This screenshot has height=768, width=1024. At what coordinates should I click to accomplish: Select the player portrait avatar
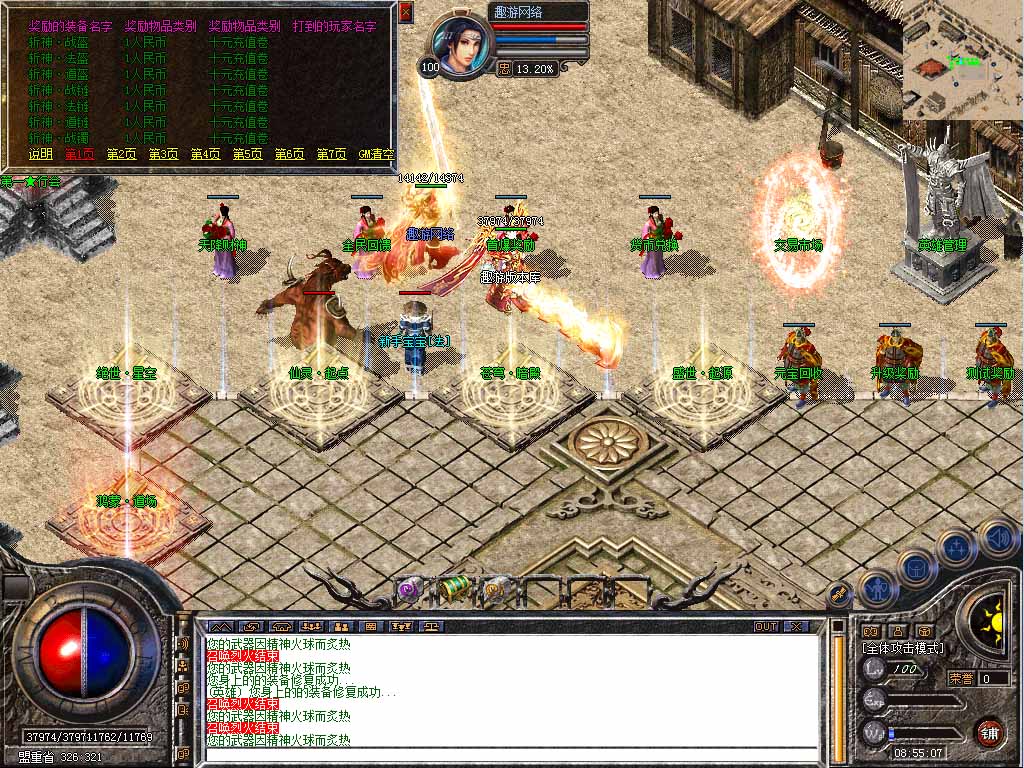462,45
